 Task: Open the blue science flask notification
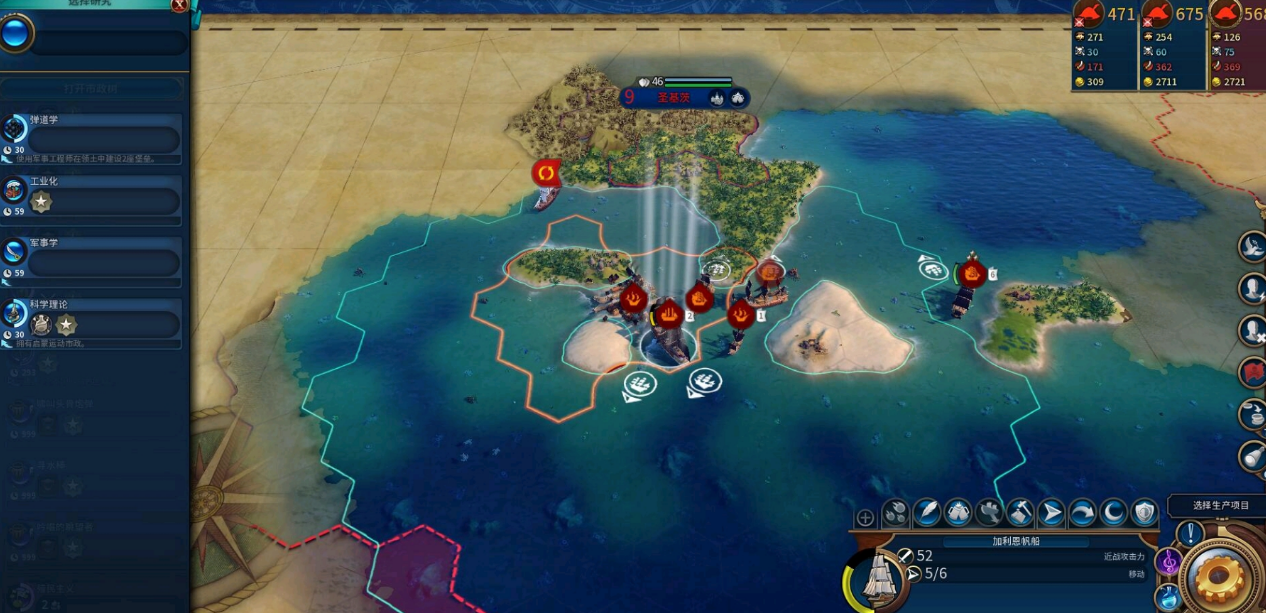1169,597
